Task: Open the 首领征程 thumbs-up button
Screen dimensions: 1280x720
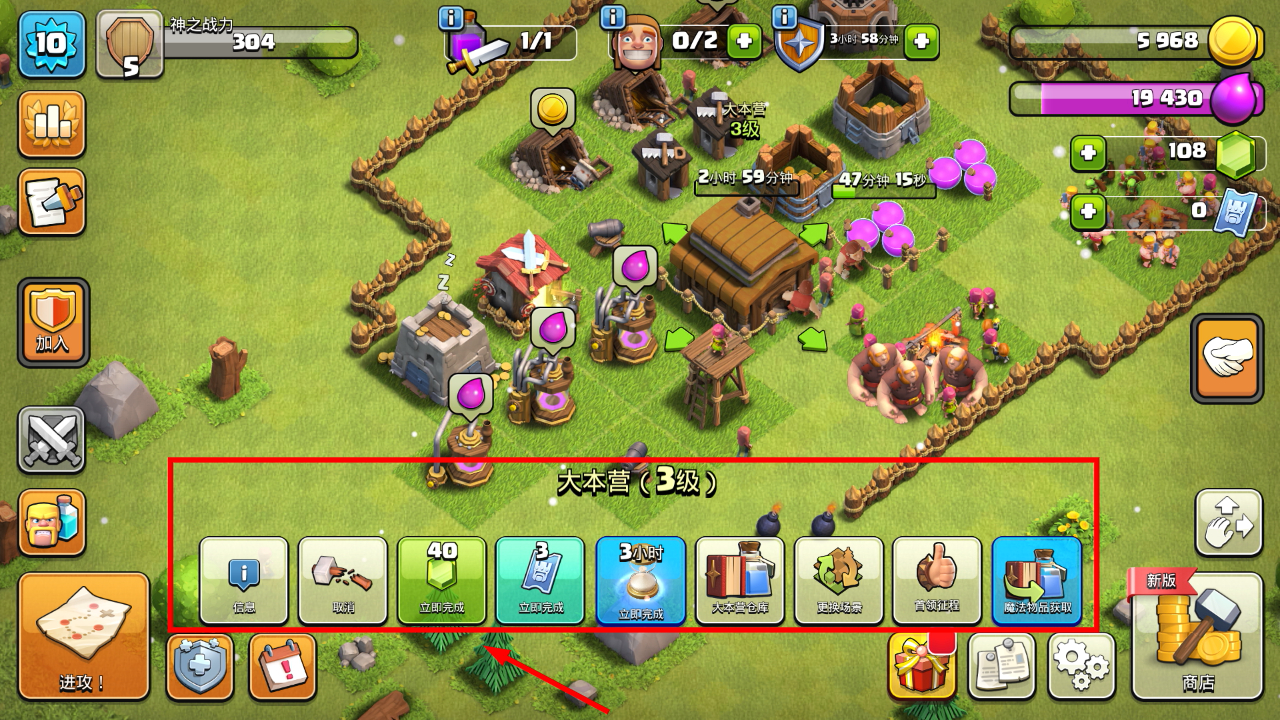Action: click(x=937, y=581)
